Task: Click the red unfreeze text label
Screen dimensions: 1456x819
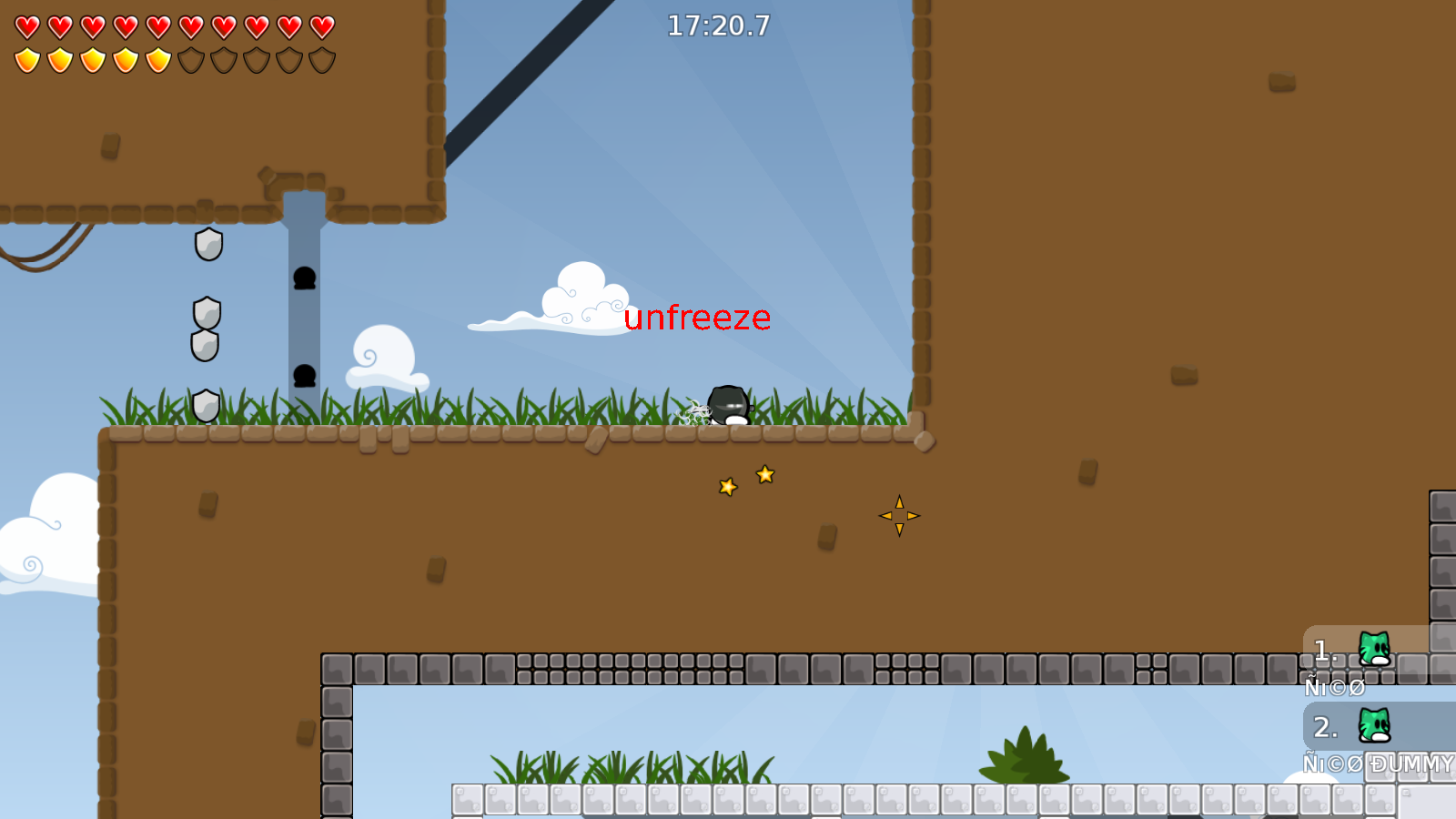Action: pos(697,318)
